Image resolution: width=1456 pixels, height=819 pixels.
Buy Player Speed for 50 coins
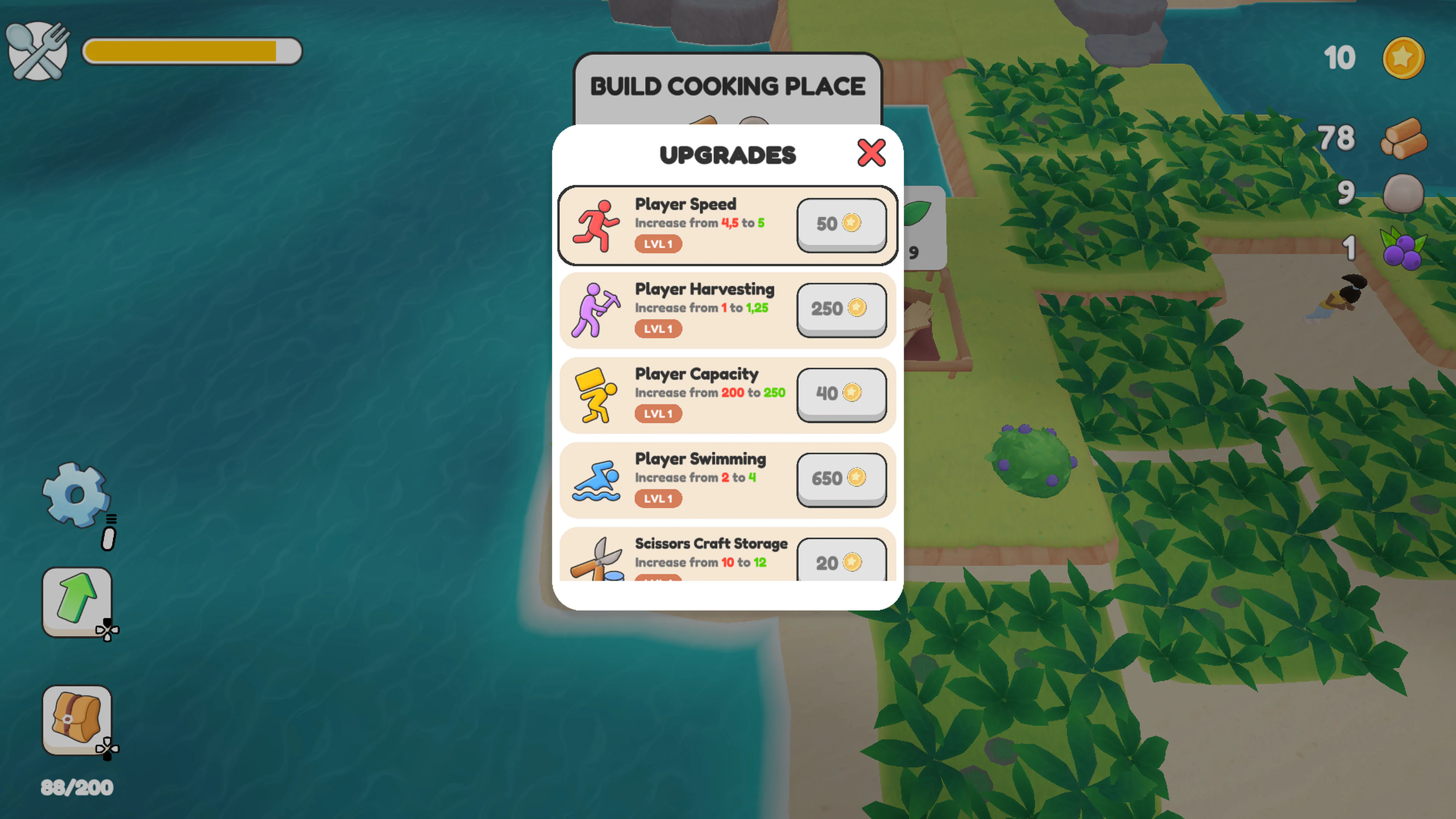pos(841,224)
